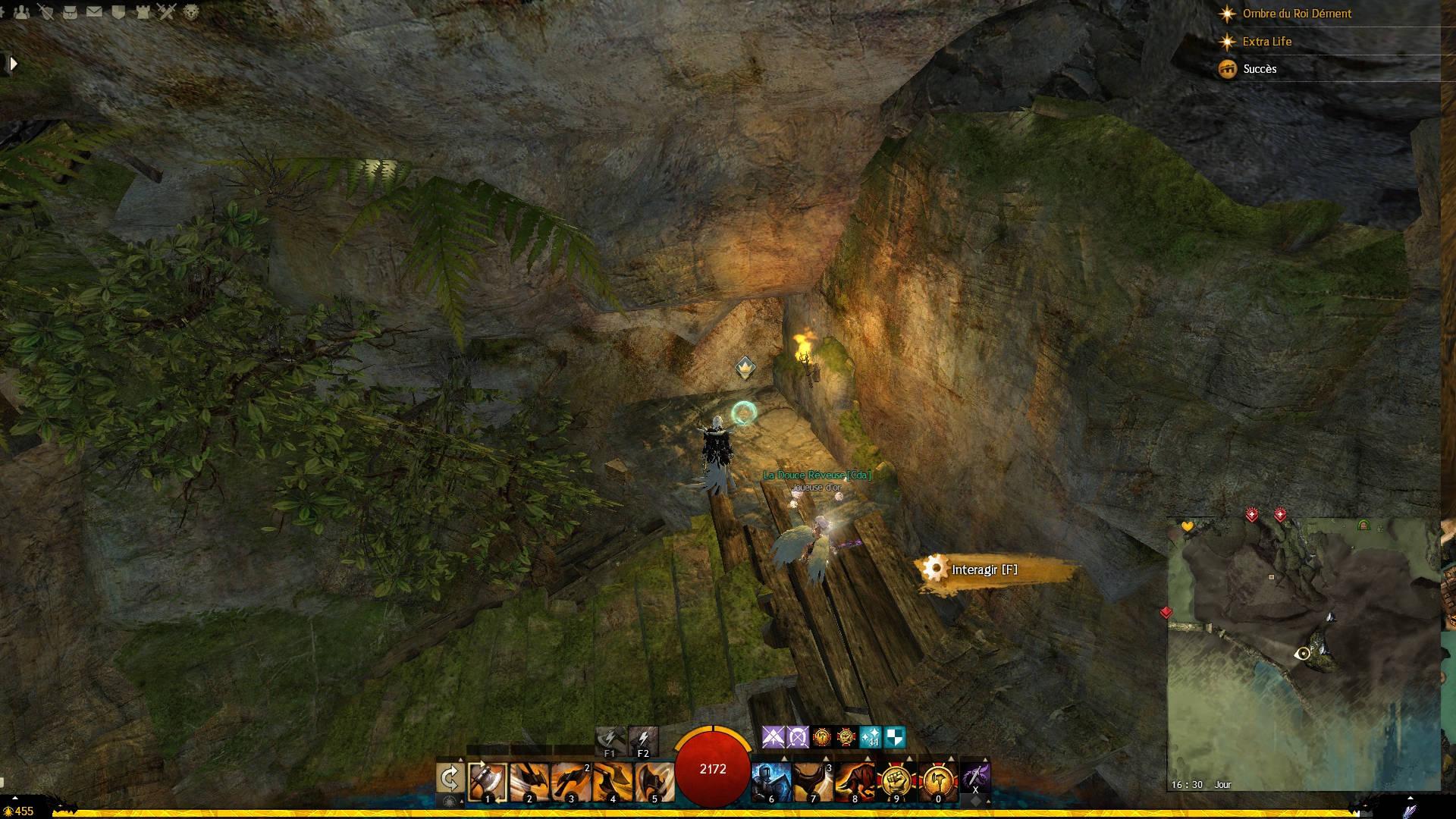Open the mail envelope icon
This screenshot has width=1456, height=819.
click(94, 12)
